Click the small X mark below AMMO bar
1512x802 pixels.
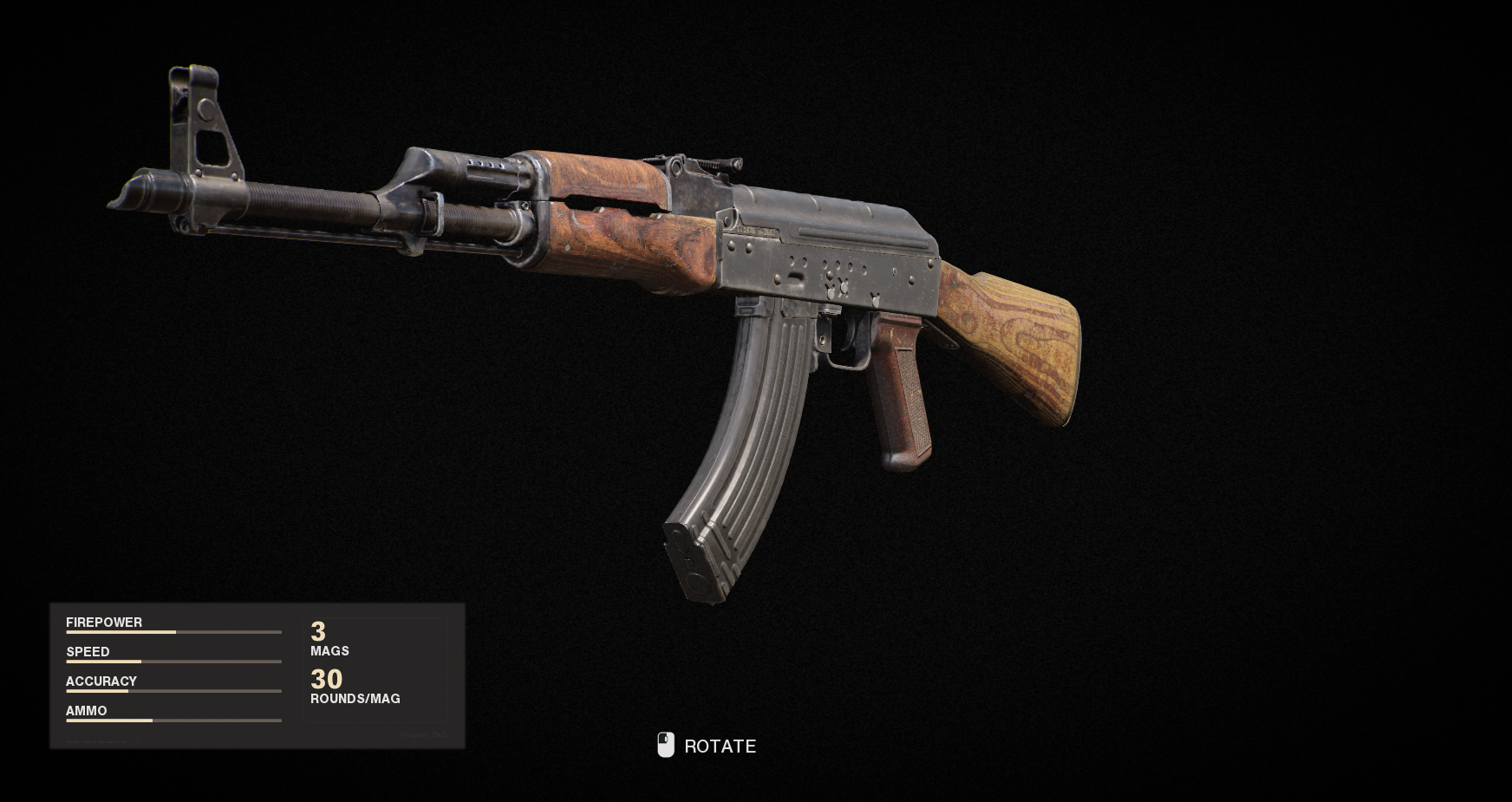coord(137,742)
